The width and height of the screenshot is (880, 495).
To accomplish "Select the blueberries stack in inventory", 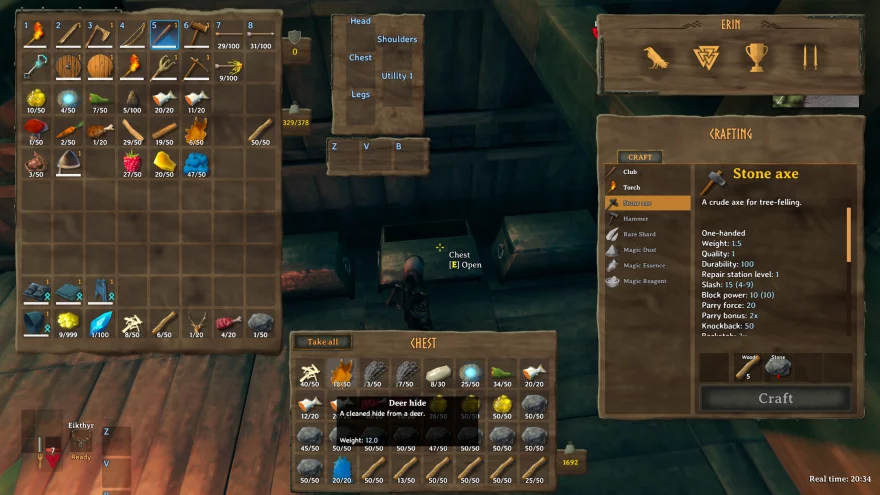I will tap(196, 162).
